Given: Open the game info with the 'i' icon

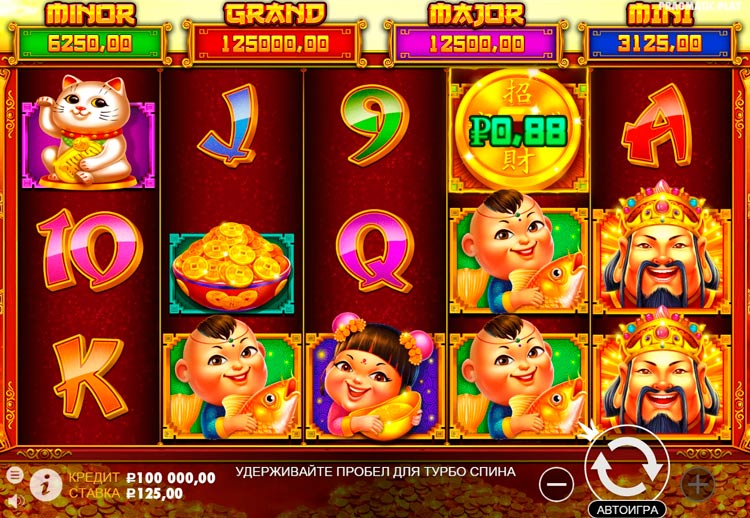Looking at the screenshot, I should [x=44, y=483].
